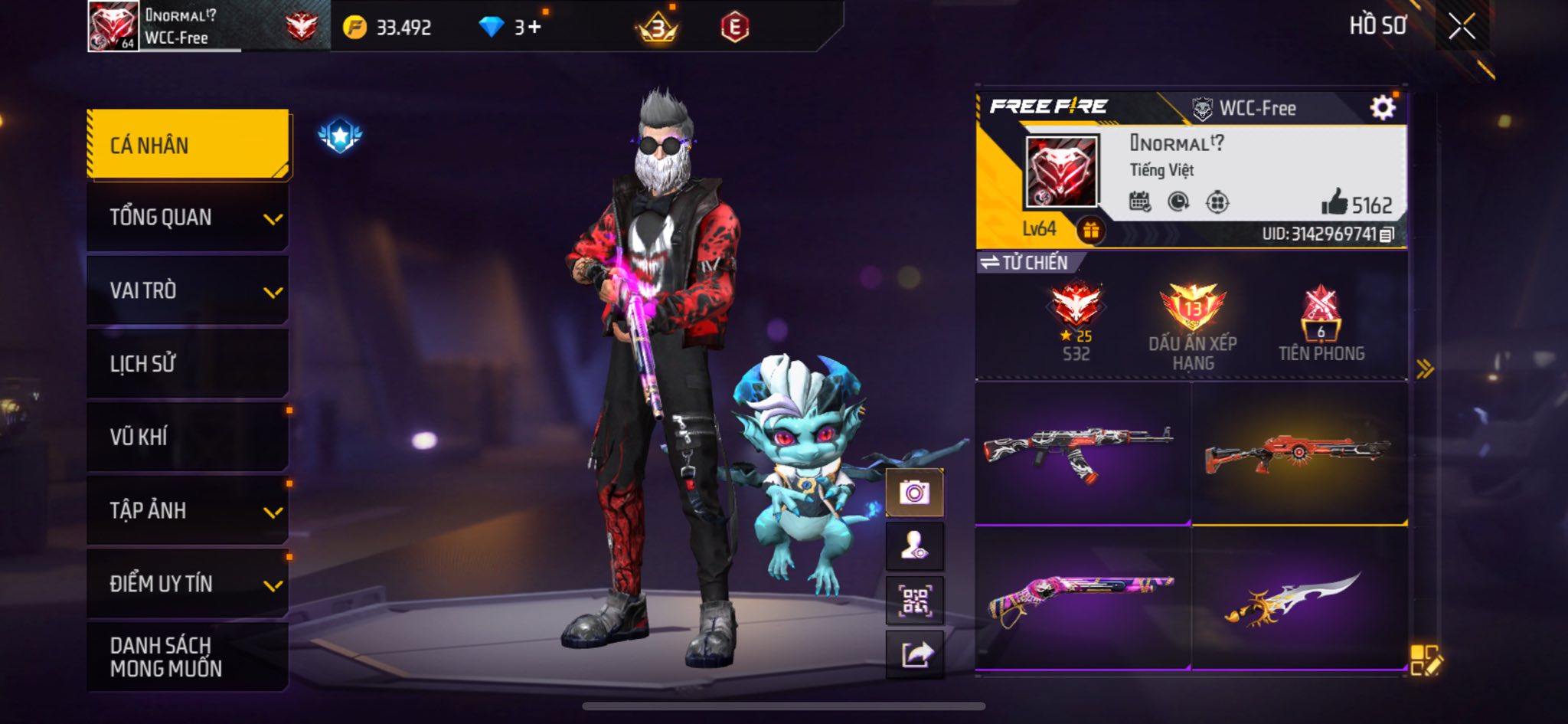Open the QR code button

914,601
